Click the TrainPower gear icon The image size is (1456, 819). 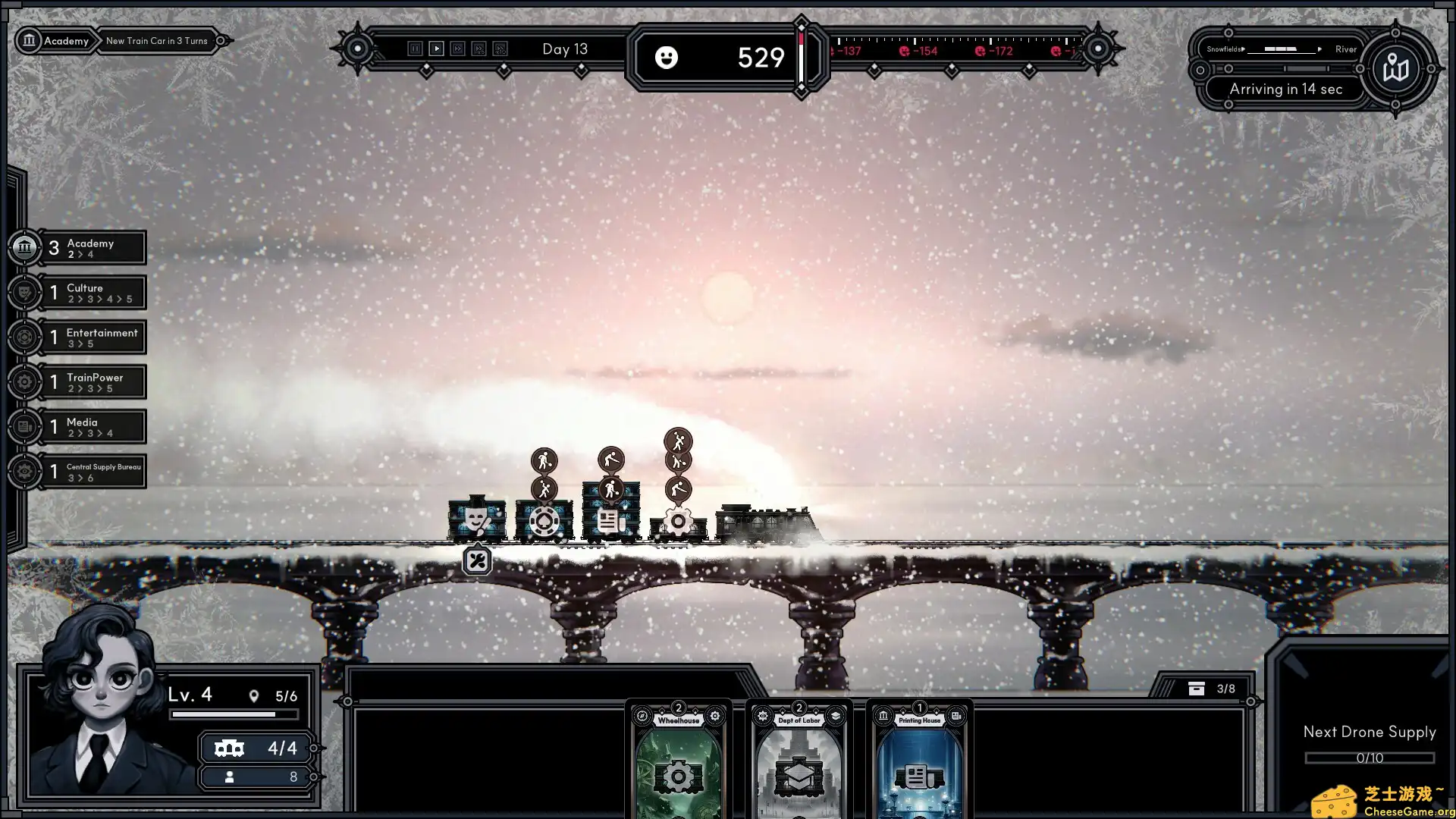click(x=25, y=381)
